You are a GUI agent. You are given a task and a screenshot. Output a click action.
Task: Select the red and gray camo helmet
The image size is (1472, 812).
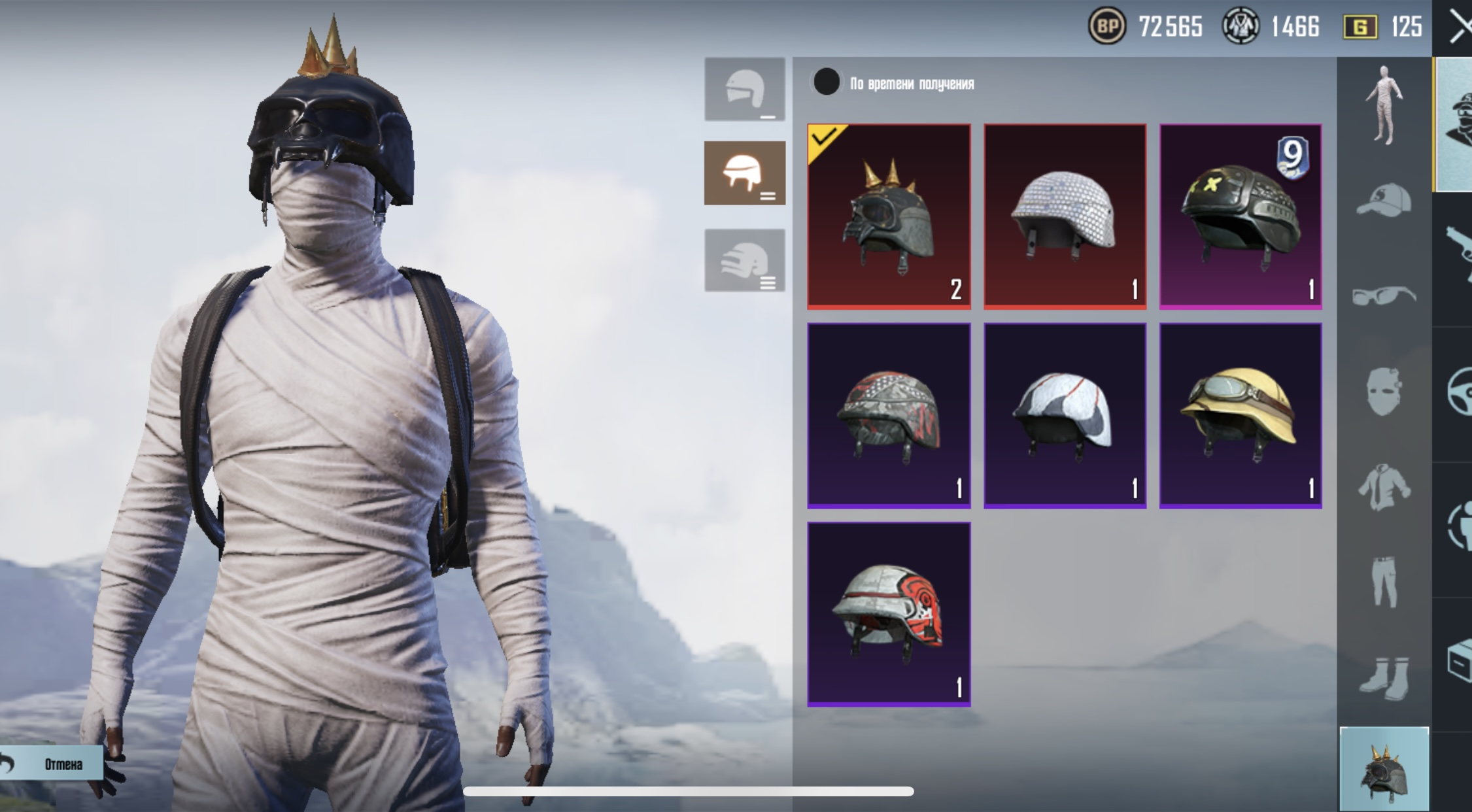[x=889, y=415]
